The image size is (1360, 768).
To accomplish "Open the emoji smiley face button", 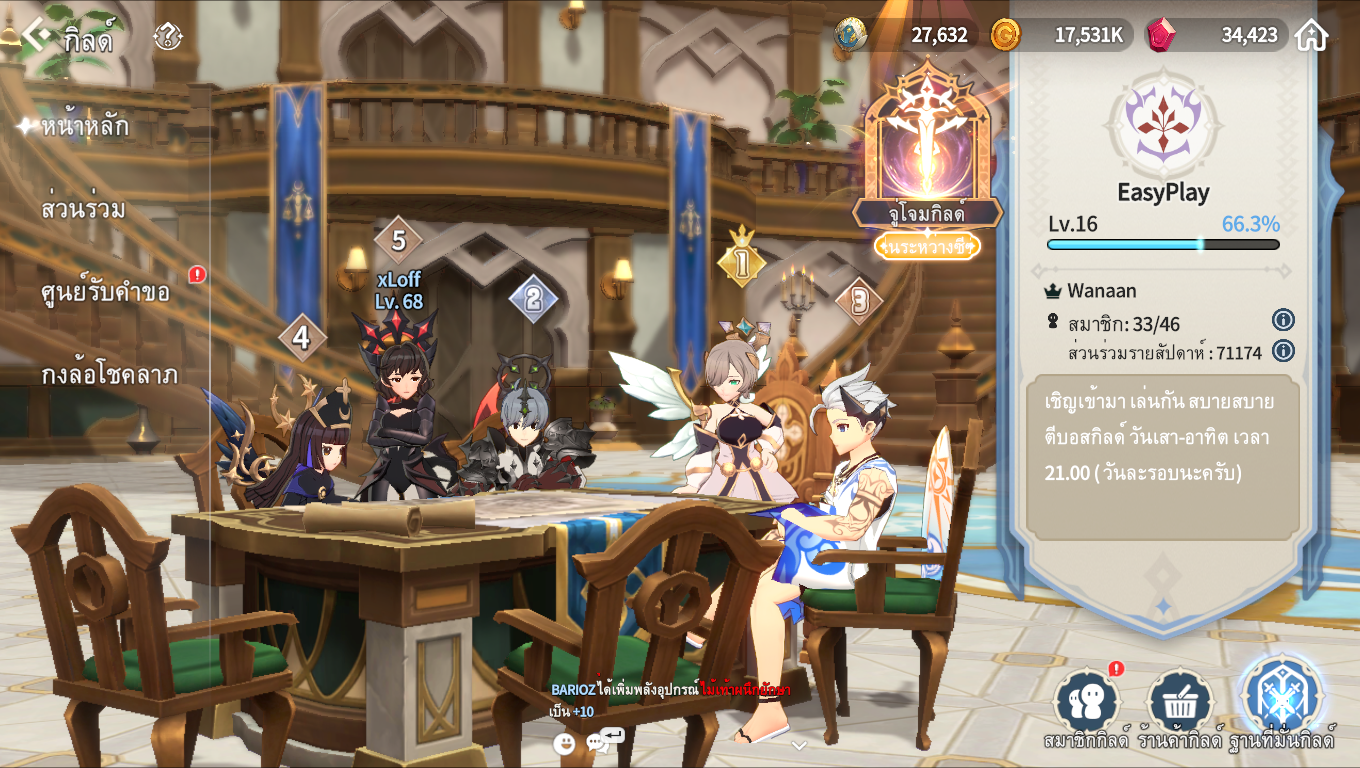I will coord(565,743).
